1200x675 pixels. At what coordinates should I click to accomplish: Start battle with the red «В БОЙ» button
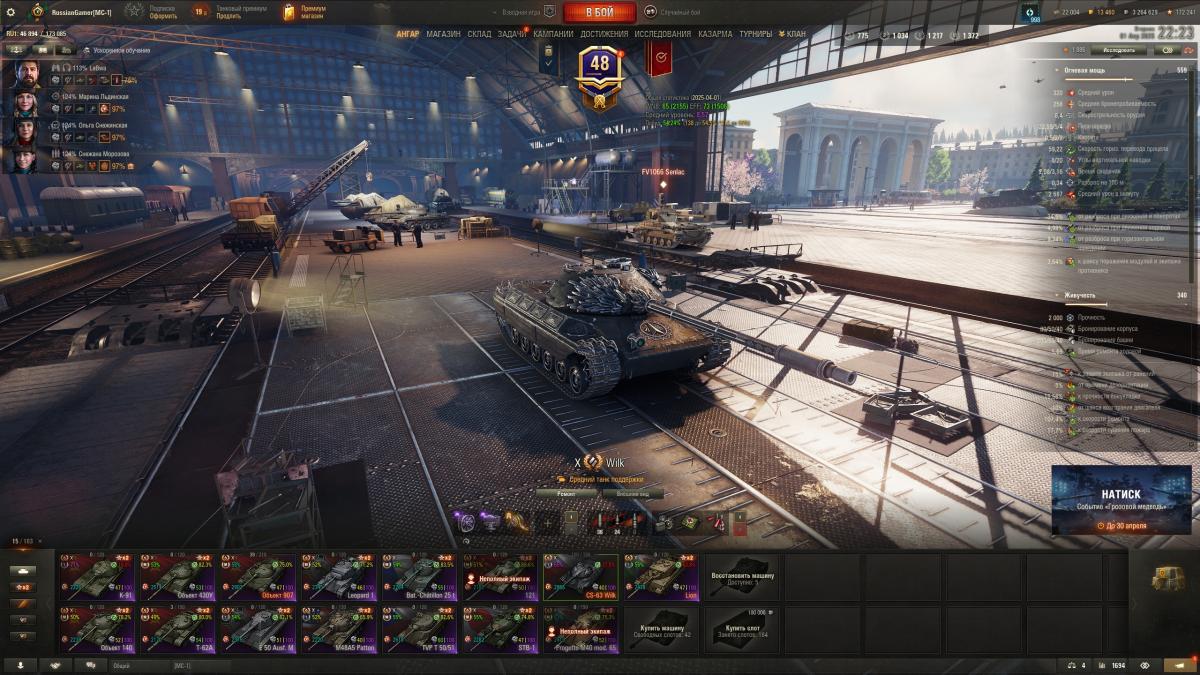coord(599,12)
